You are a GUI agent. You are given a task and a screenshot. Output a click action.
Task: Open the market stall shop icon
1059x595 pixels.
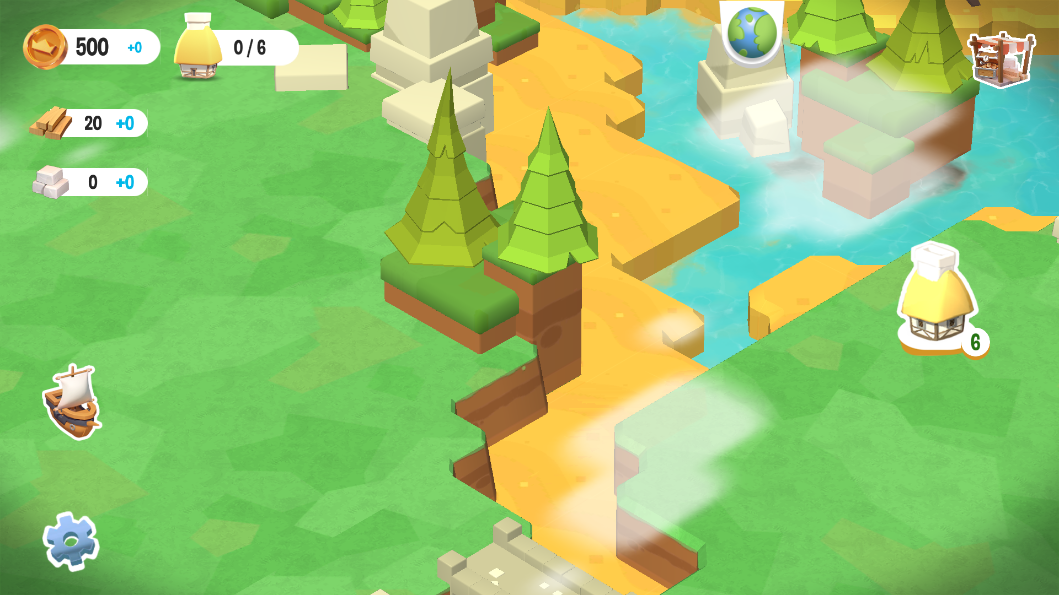1001,58
